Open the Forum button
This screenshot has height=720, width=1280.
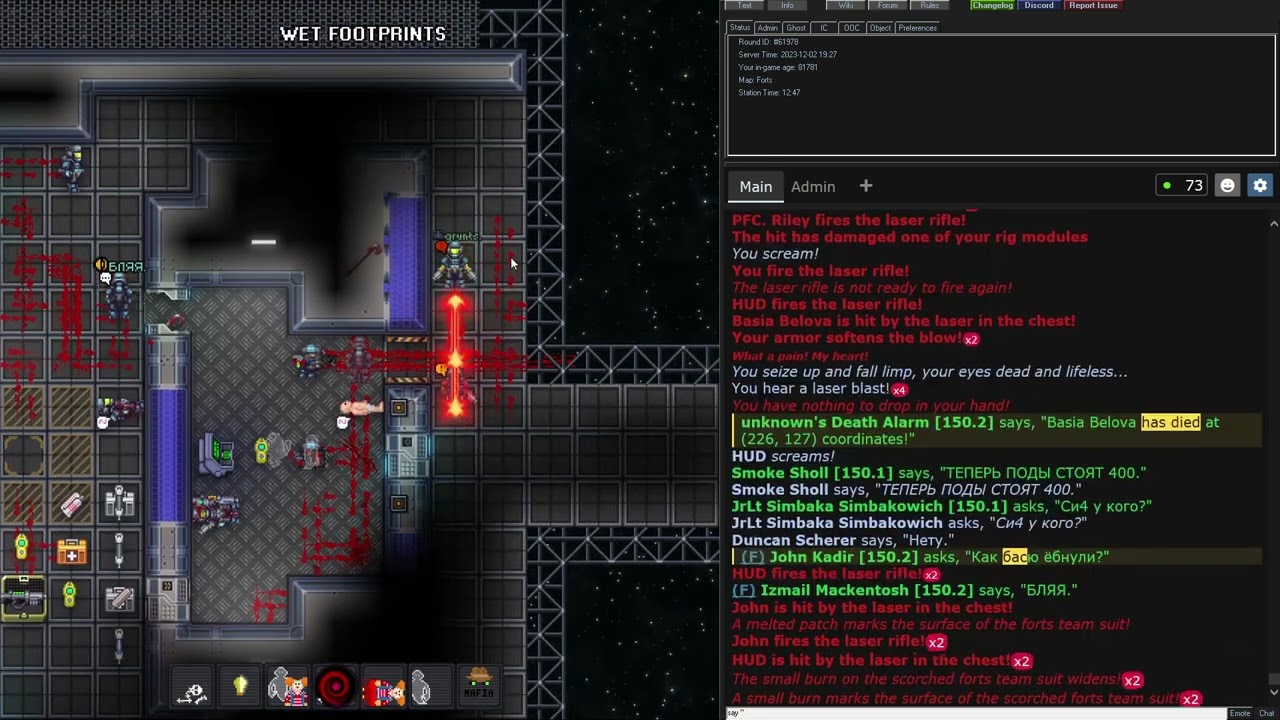[888, 5]
